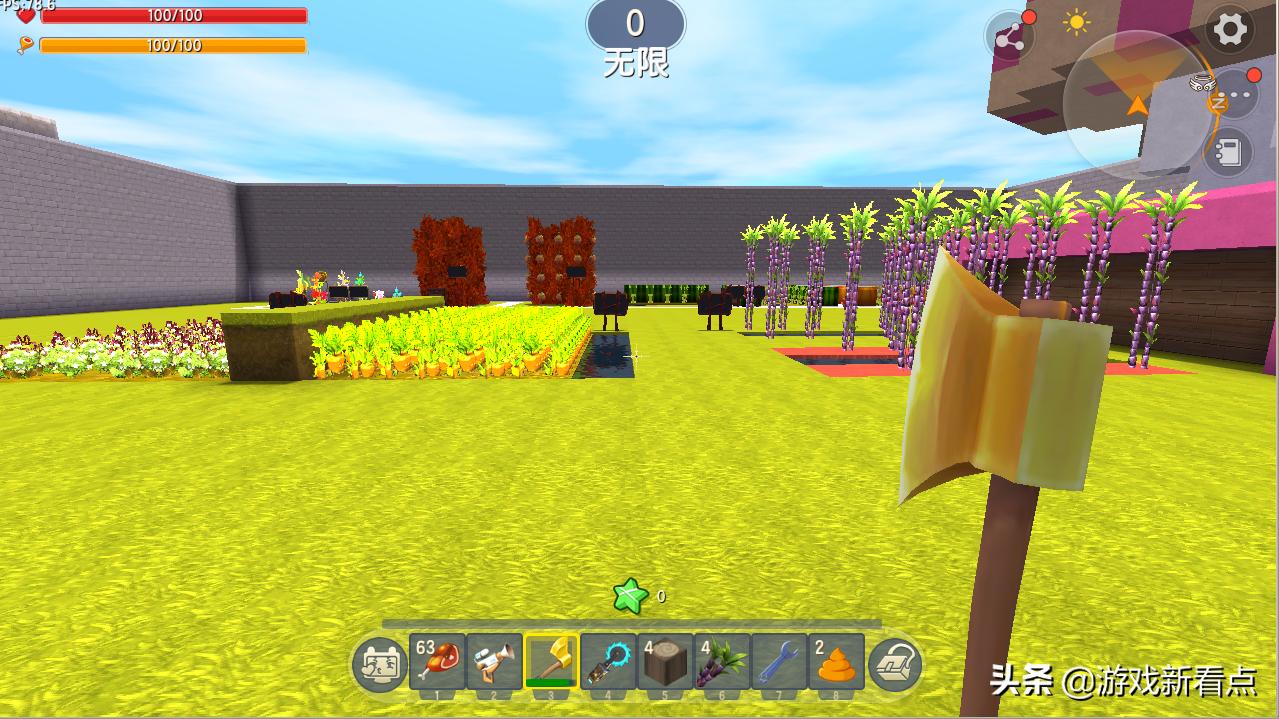Choose the golden axe hotbar slot
Screen dimensions: 1279x719
click(x=551, y=661)
